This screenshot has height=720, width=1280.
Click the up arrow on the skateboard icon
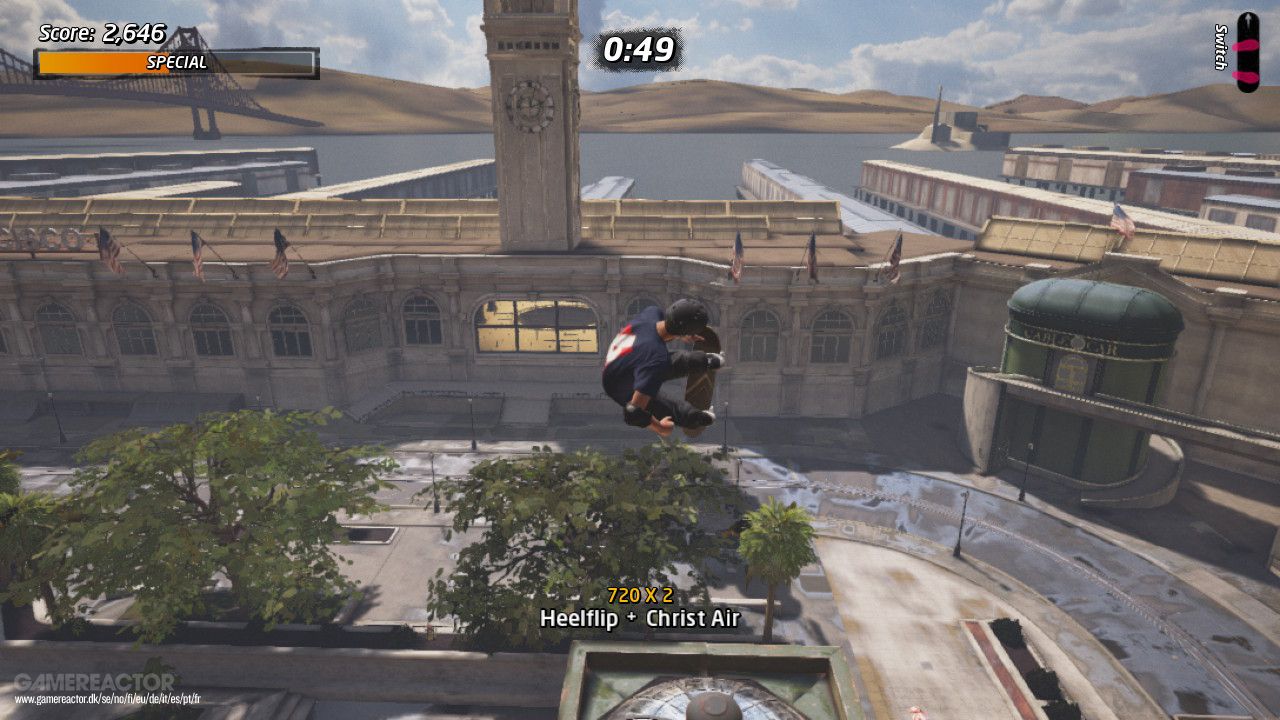pyautogui.click(x=1248, y=18)
